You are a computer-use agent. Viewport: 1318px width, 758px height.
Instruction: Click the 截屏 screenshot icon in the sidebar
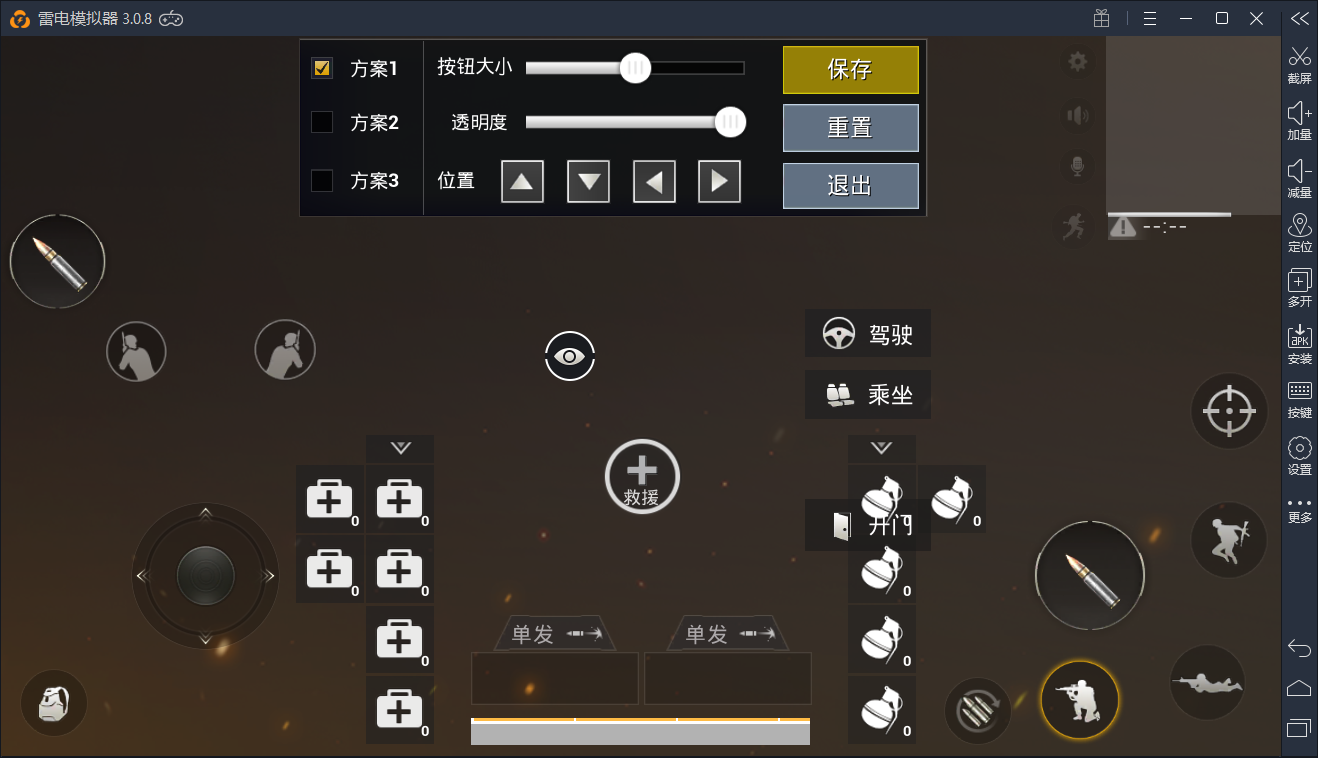[1299, 63]
